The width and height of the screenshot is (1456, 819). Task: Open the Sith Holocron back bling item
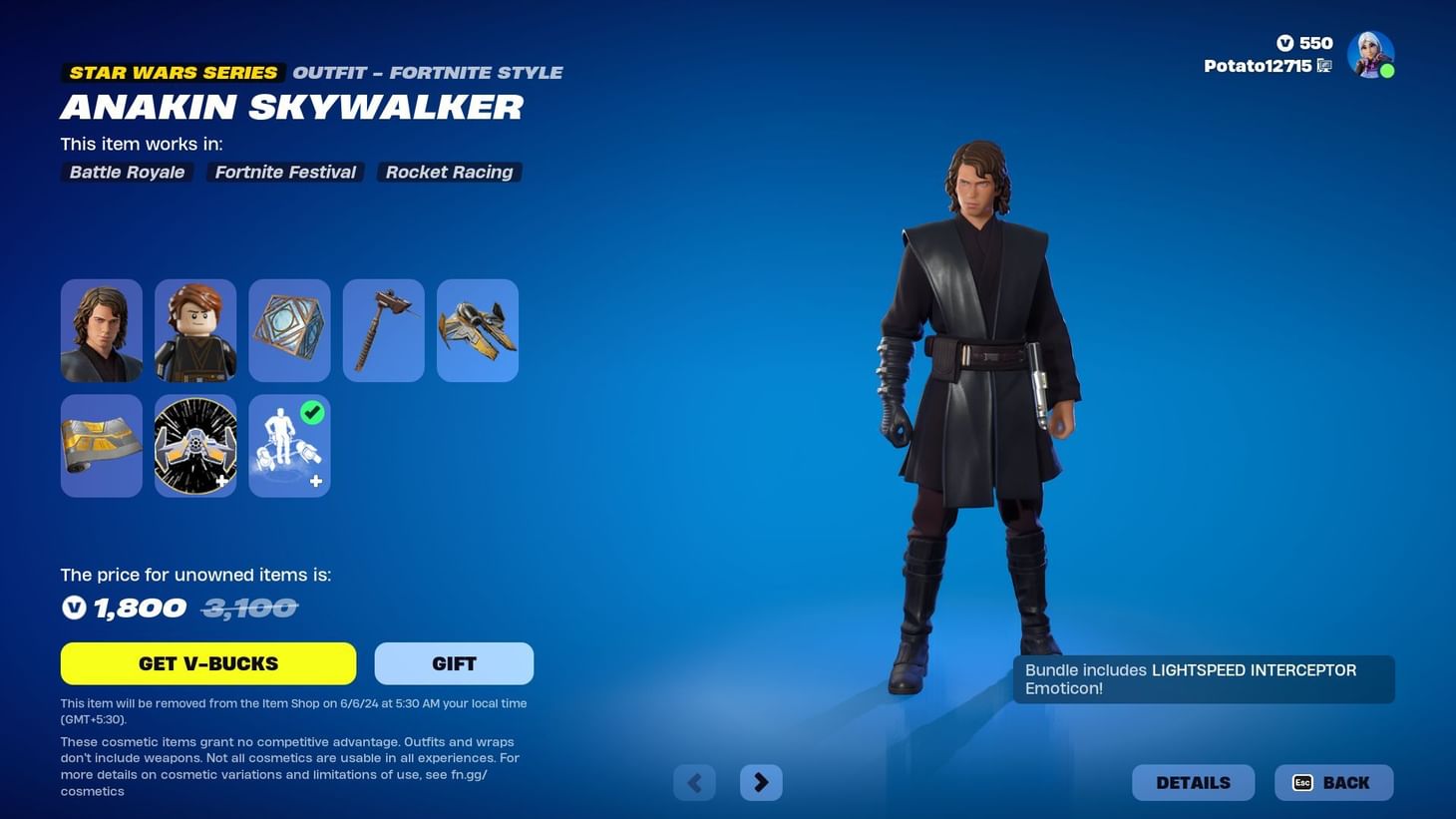click(288, 329)
